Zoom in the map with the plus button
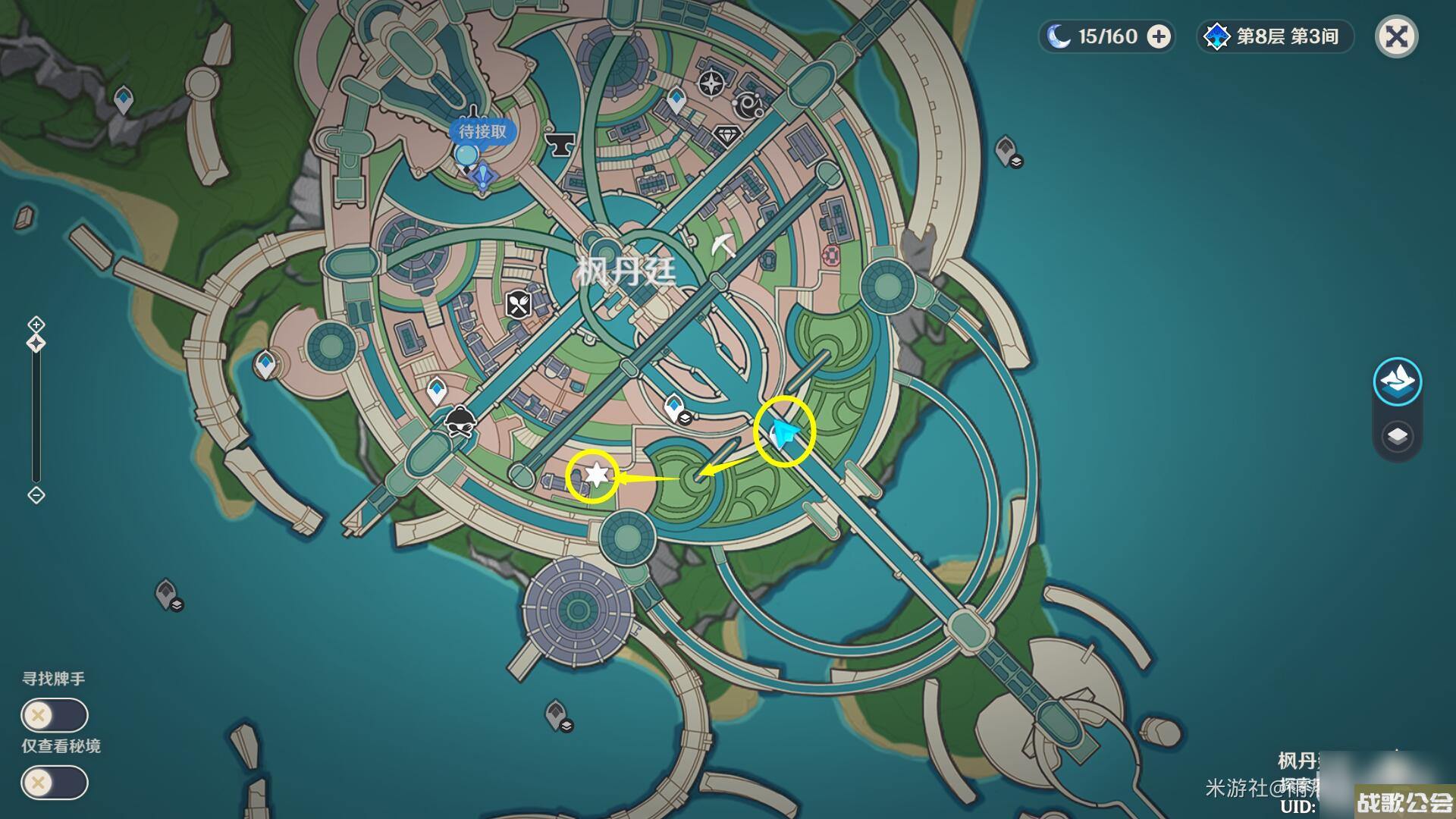The height and width of the screenshot is (819, 1456). [x=36, y=325]
